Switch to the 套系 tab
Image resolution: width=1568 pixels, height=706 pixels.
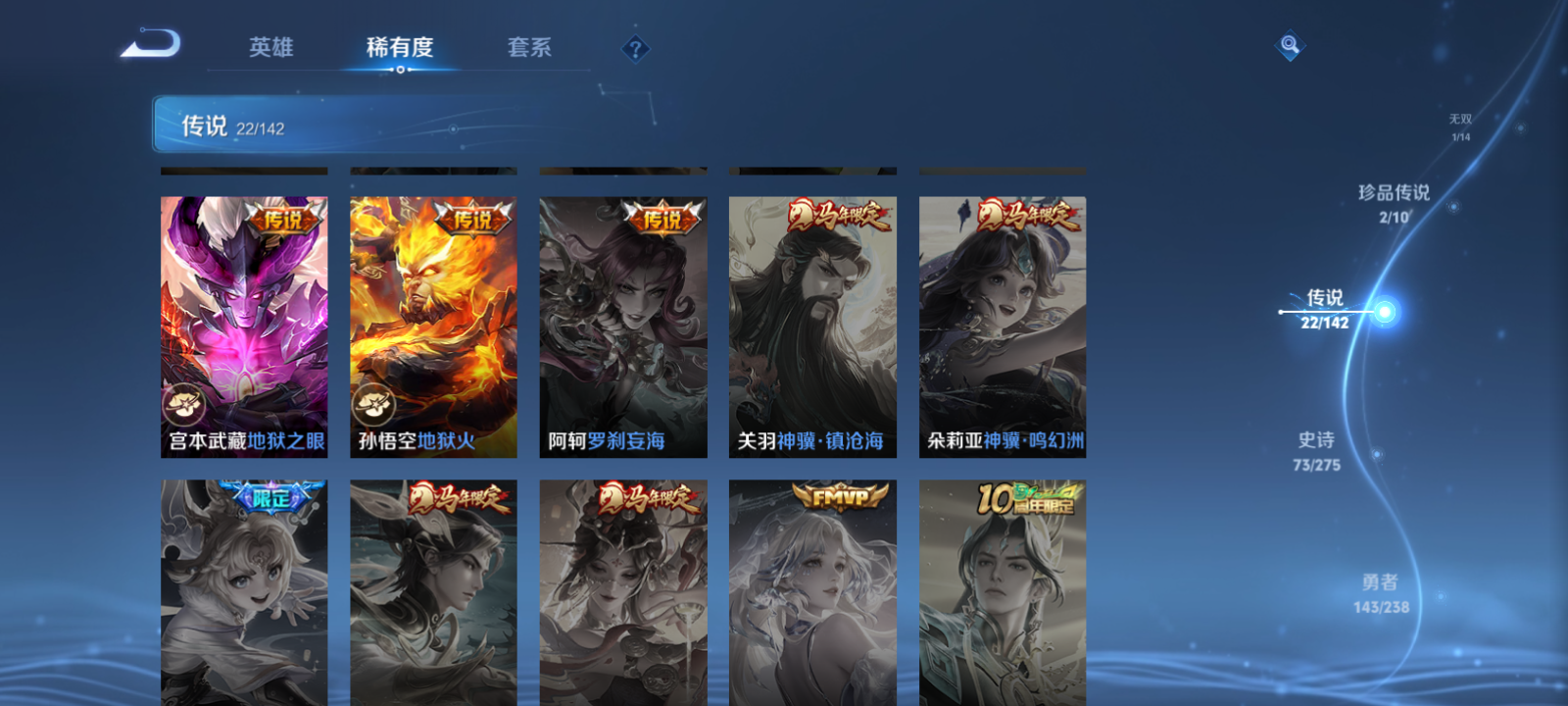point(527,48)
